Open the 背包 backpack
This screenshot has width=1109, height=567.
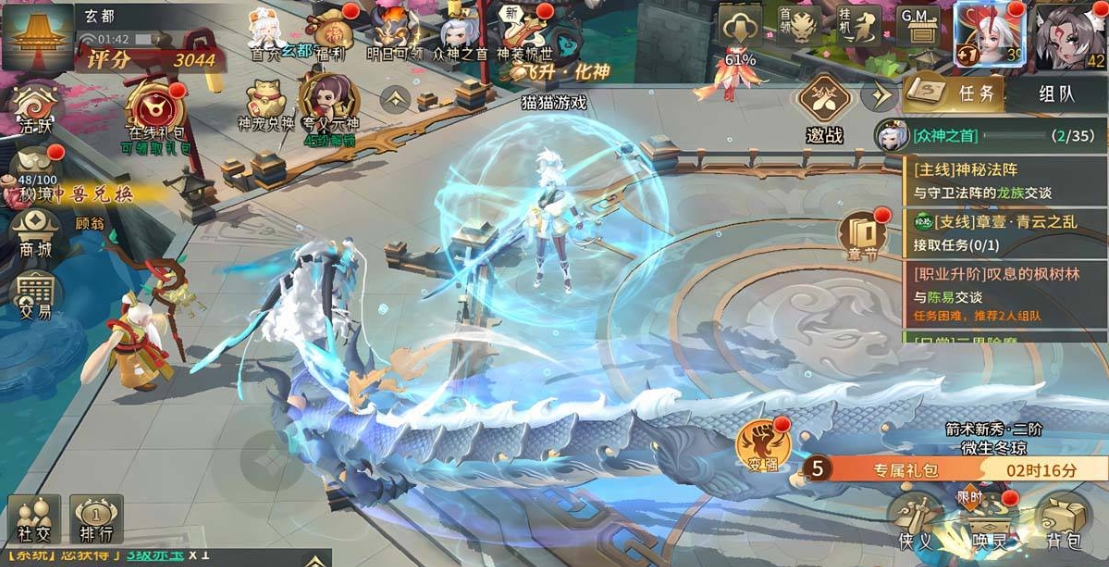pos(1060,520)
